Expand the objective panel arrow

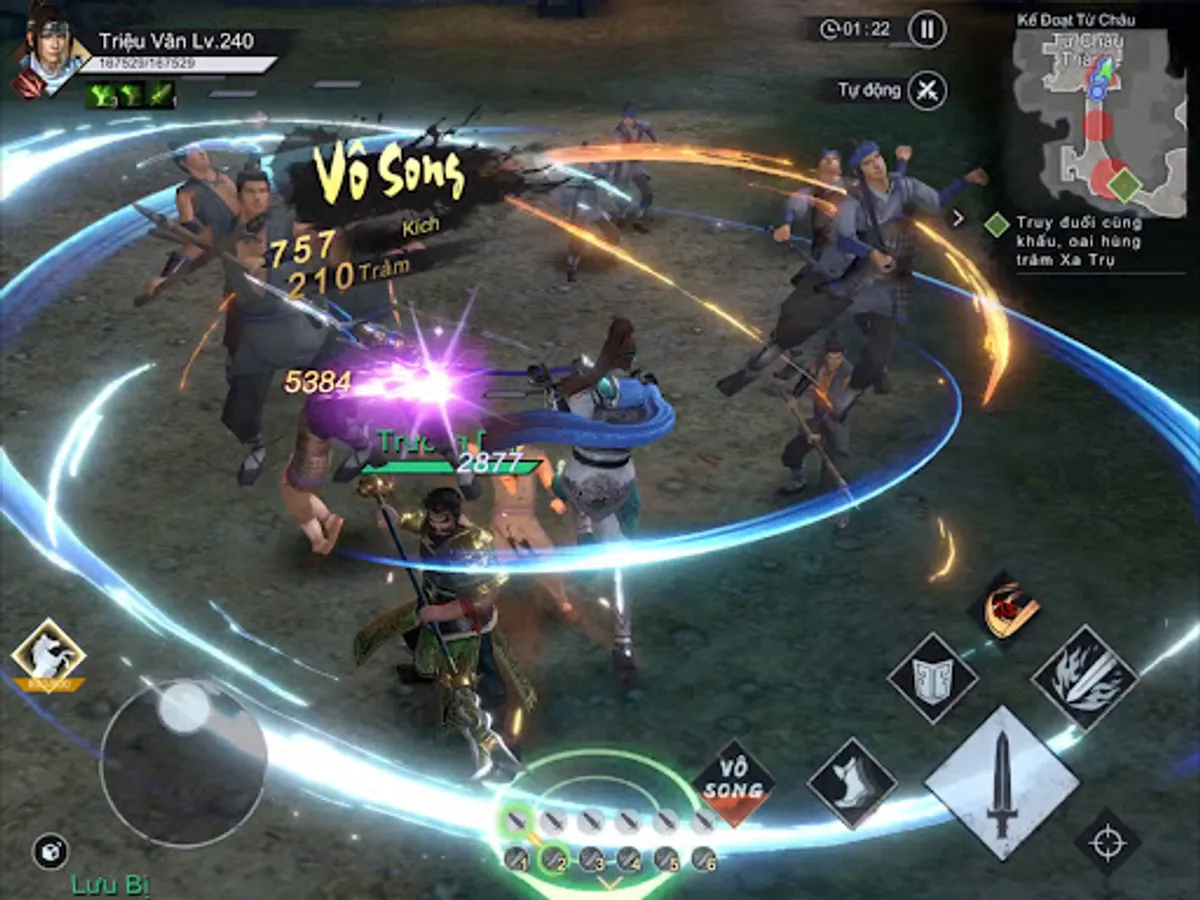pos(958,217)
